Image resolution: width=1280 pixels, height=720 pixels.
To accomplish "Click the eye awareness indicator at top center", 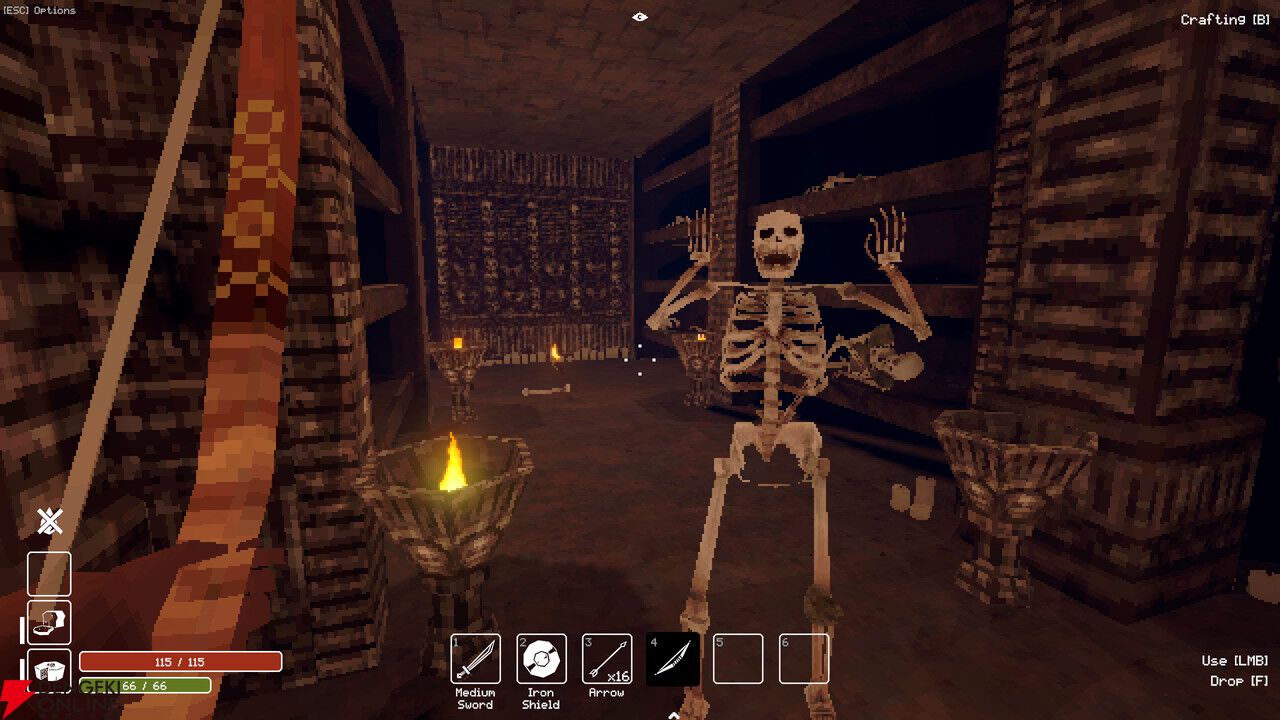I will pos(640,17).
